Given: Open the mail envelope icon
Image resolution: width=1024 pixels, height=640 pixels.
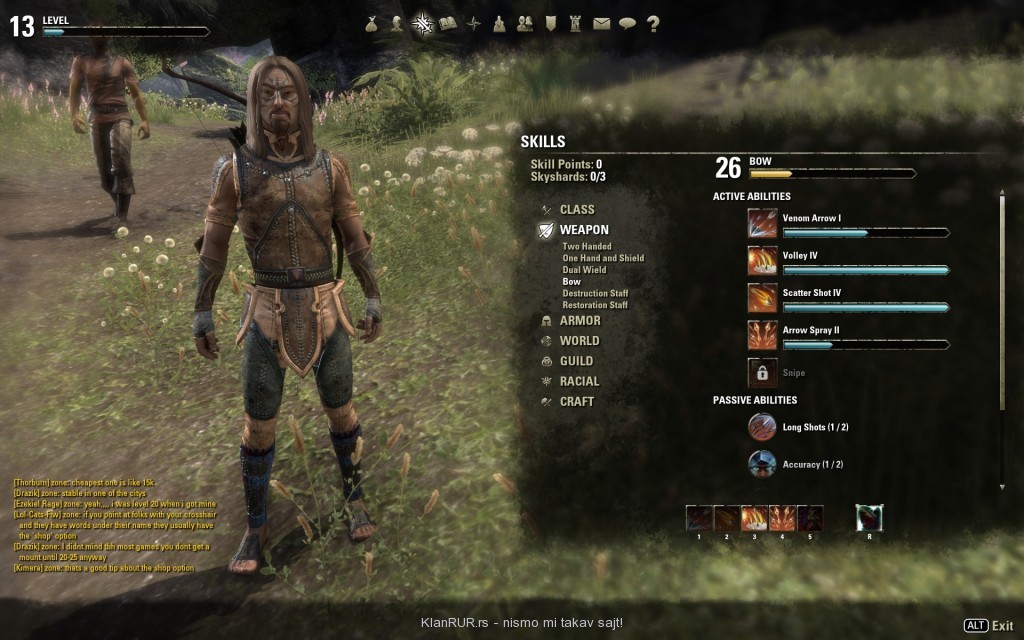Looking at the screenshot, I should click(x=601, y=23).
